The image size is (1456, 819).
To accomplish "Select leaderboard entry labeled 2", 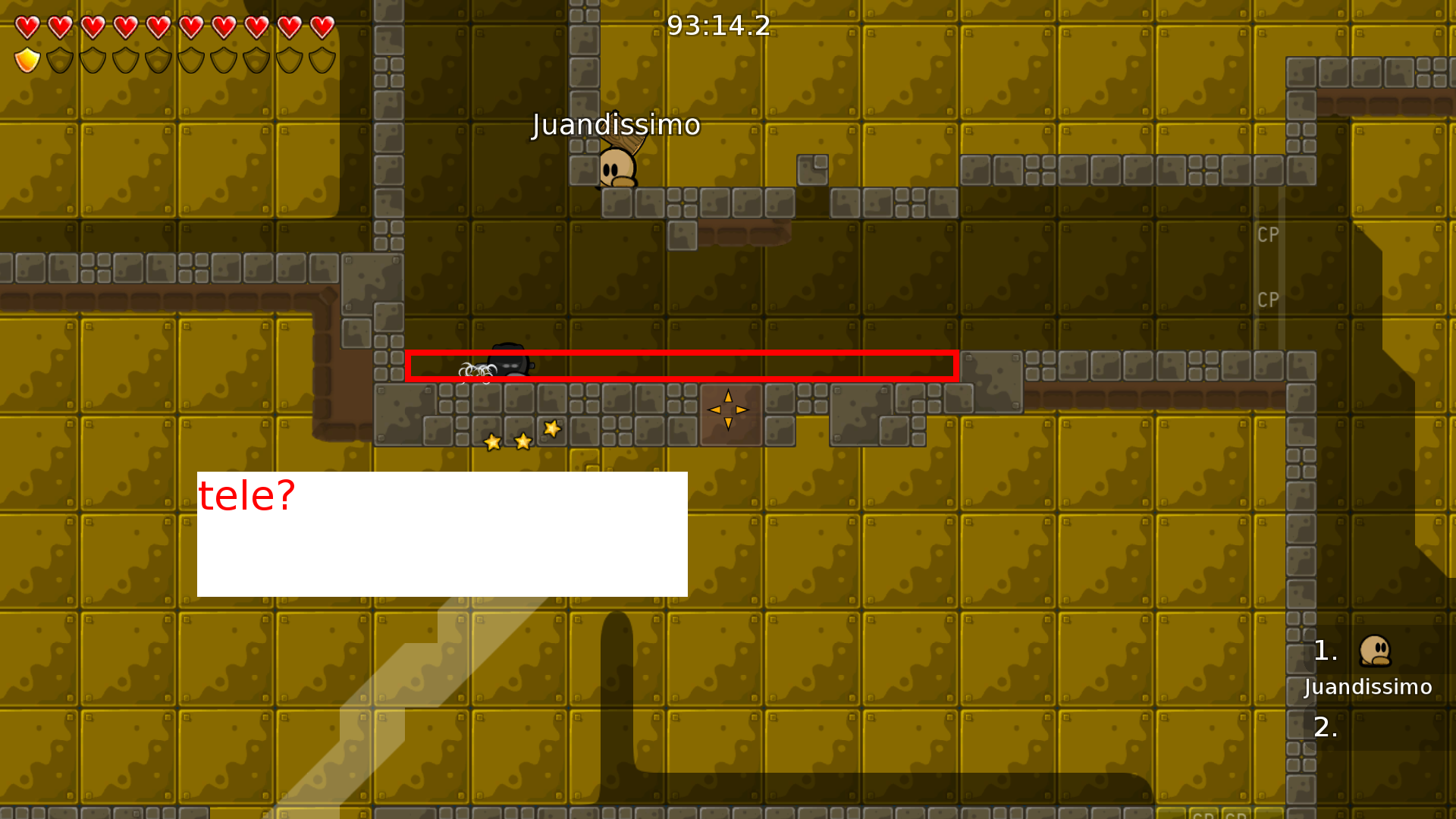I will (x=1326, y=728).
